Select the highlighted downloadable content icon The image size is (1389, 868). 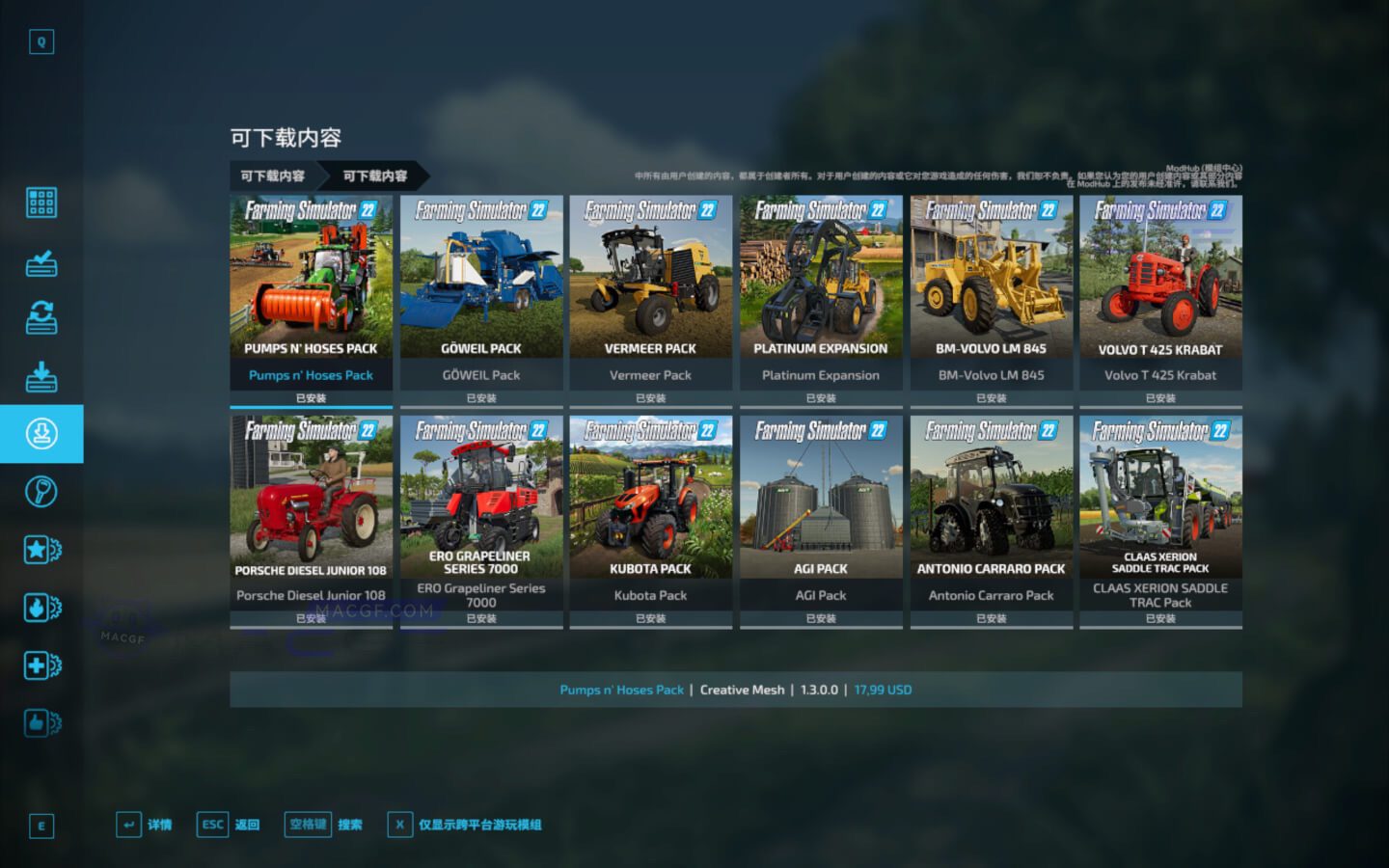(41, 434)
